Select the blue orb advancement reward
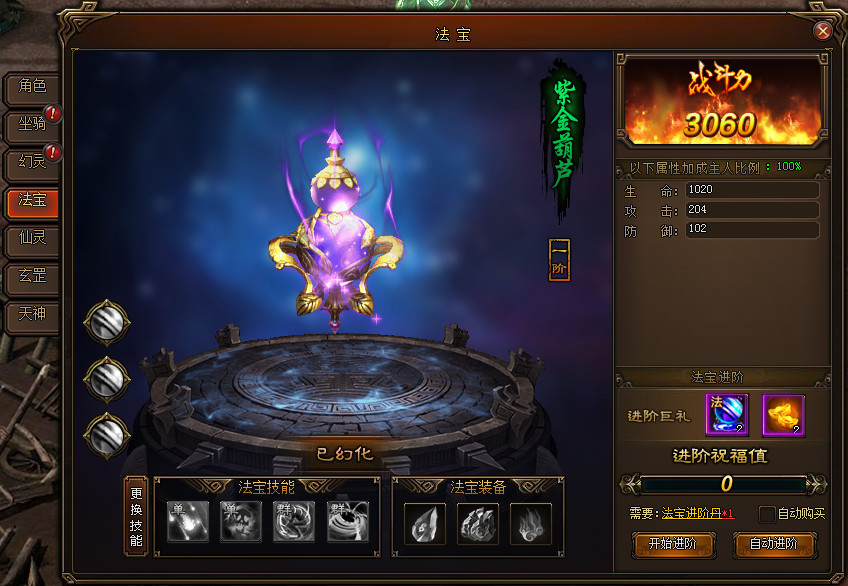The width and height of the screenshot is (848, 586). pyautogui.click(x=727, y=415)
